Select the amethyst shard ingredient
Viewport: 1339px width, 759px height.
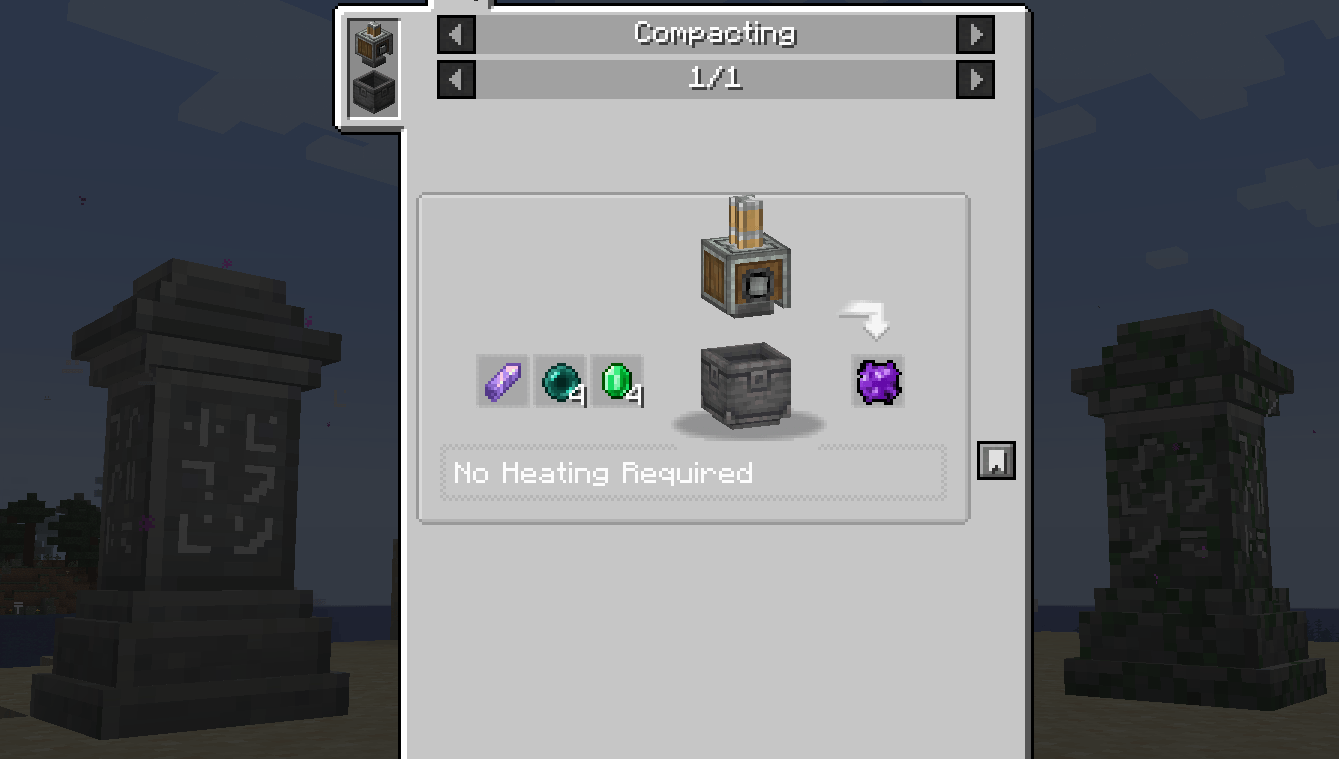pyautogui.click(x=502, y=381)
